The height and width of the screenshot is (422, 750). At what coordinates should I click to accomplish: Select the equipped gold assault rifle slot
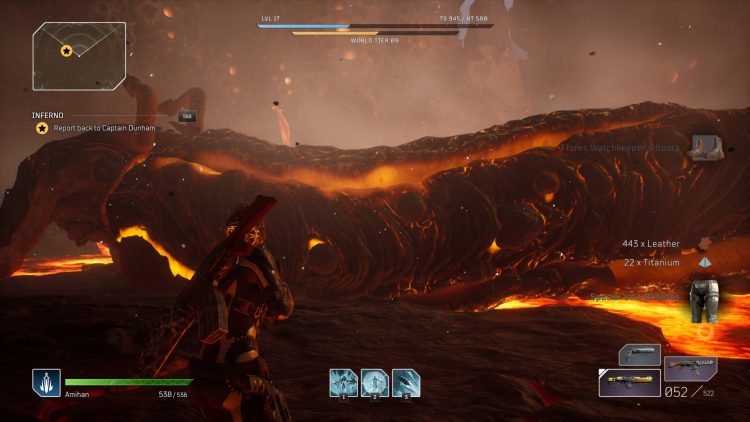(630, 382)
